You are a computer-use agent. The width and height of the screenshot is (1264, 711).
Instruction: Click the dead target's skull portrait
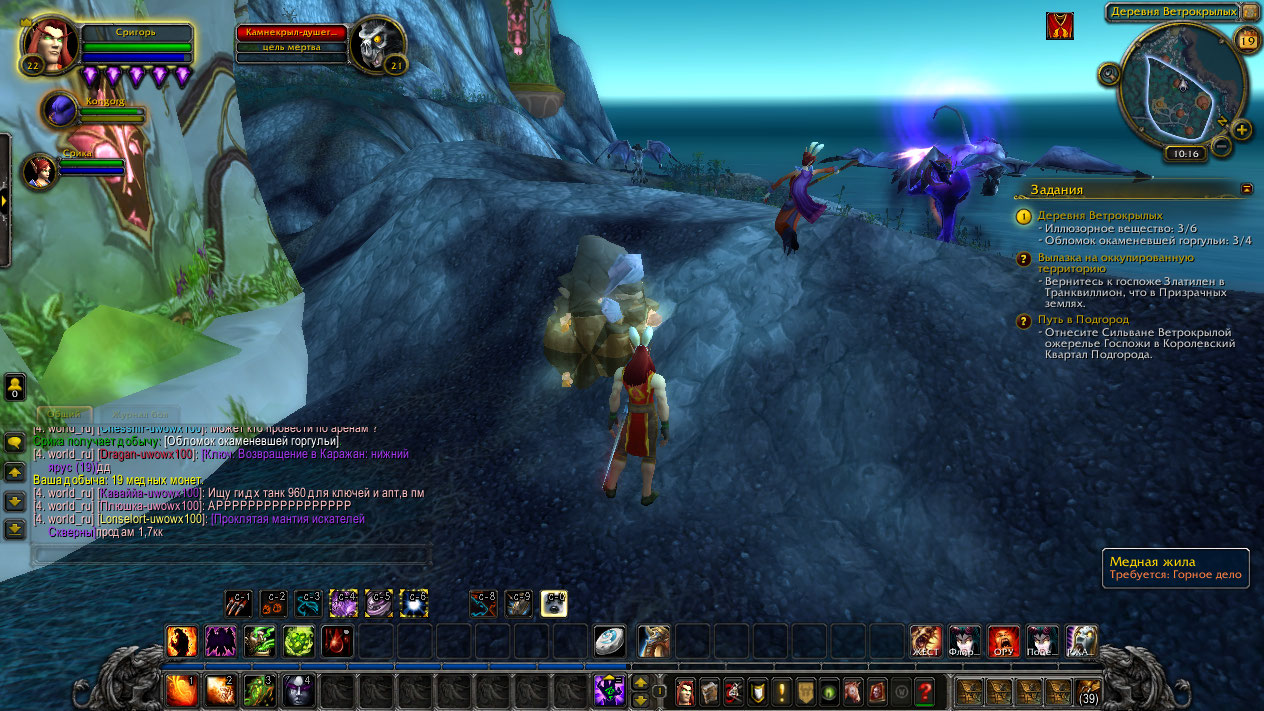point(377,45)
